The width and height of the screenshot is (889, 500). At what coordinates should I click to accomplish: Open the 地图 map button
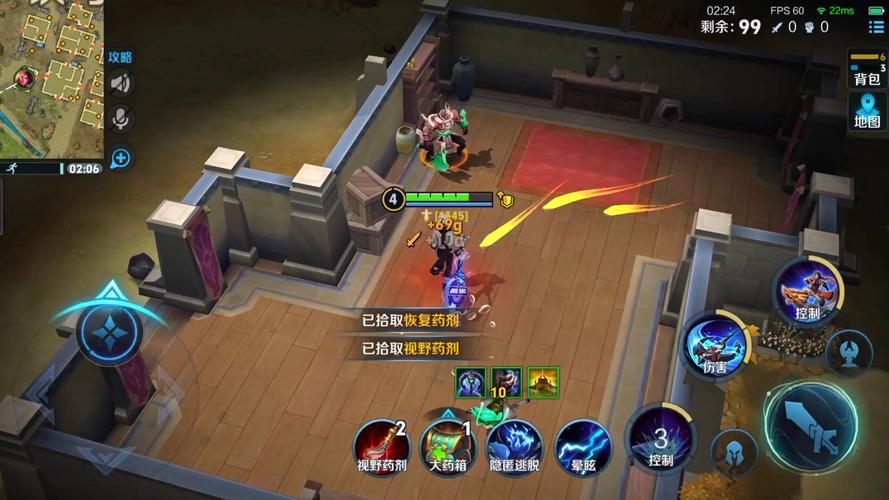pos(867,112)
